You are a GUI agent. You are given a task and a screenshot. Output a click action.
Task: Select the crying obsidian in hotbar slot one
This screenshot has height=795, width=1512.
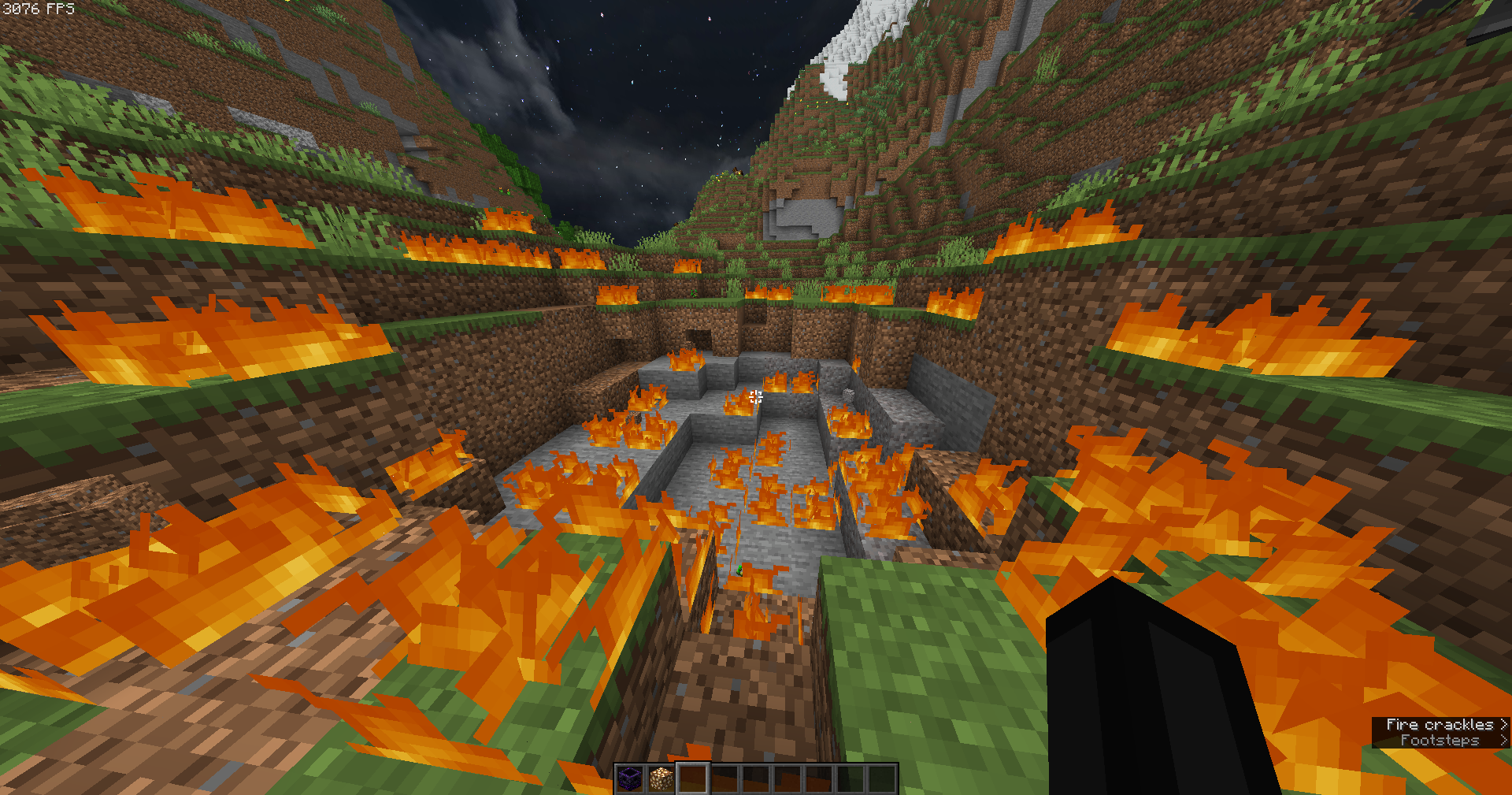click(x=631, y=780)
